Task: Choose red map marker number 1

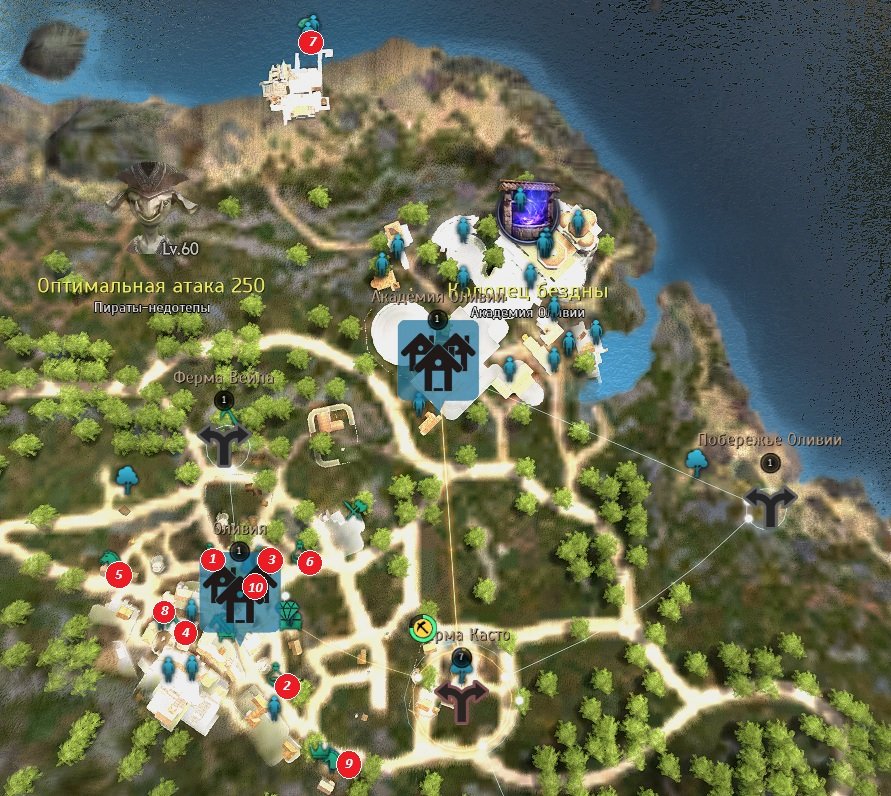Action: (211, 559)
